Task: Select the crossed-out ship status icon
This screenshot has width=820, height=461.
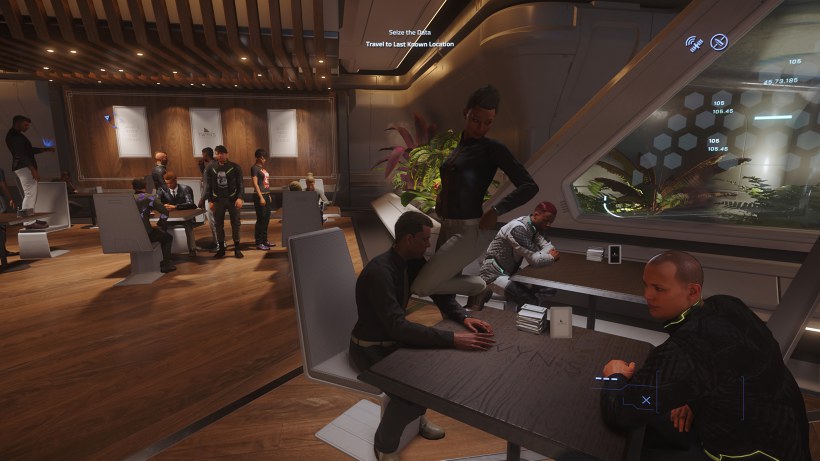Action: pos(719,42)
